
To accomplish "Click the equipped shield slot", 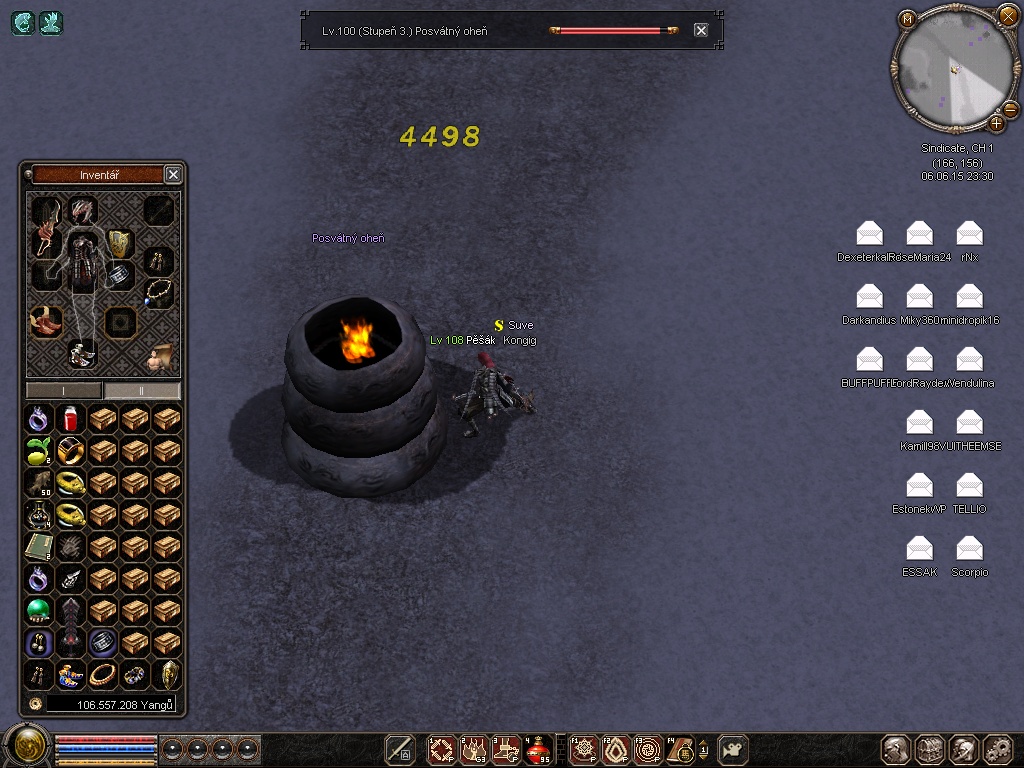I will point(119,242).
